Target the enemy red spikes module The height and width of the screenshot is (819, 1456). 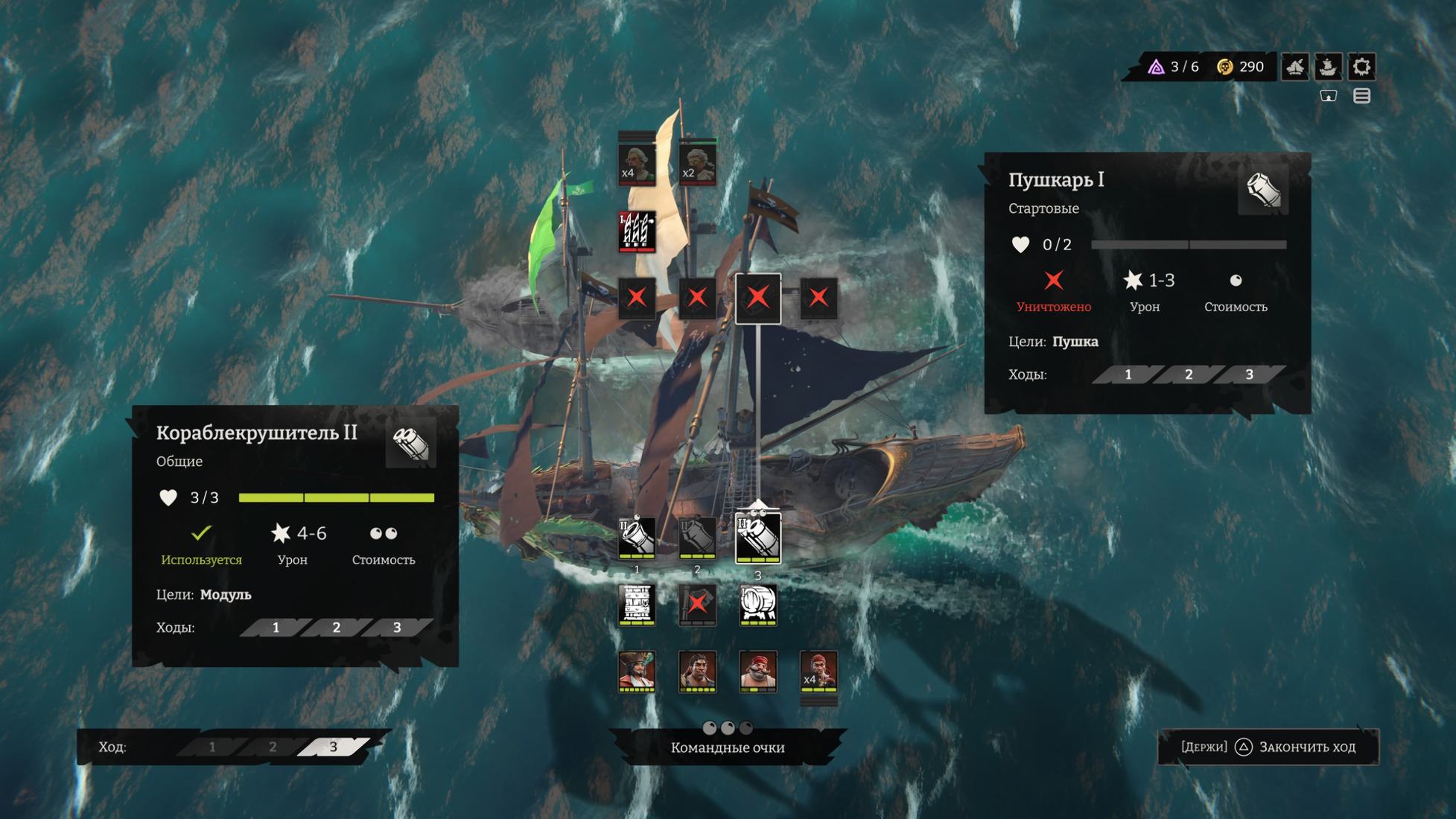click(637, 231)
